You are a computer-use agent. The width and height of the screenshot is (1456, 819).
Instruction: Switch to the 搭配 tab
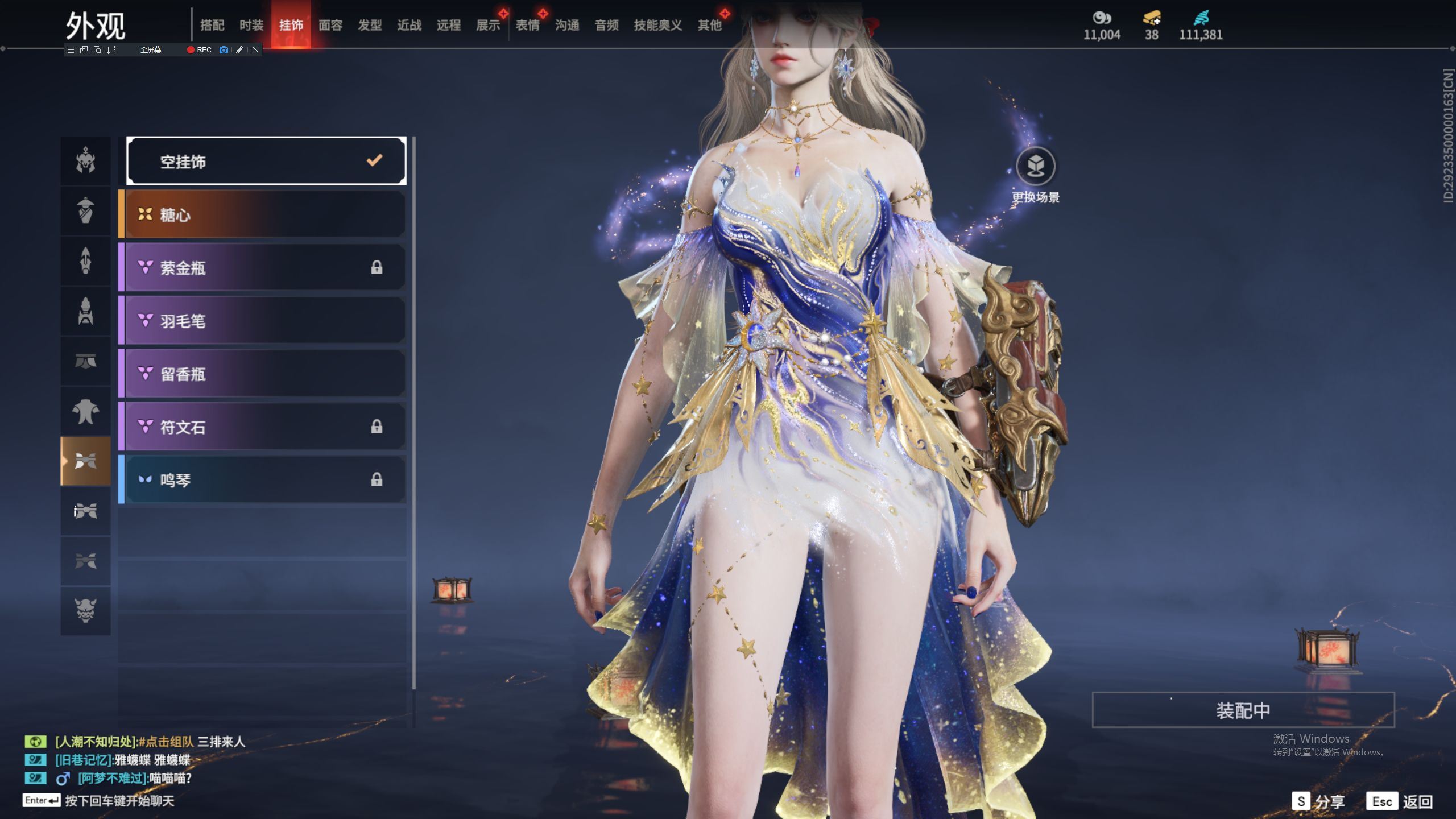pyautogui.click(x=212, y=25)
